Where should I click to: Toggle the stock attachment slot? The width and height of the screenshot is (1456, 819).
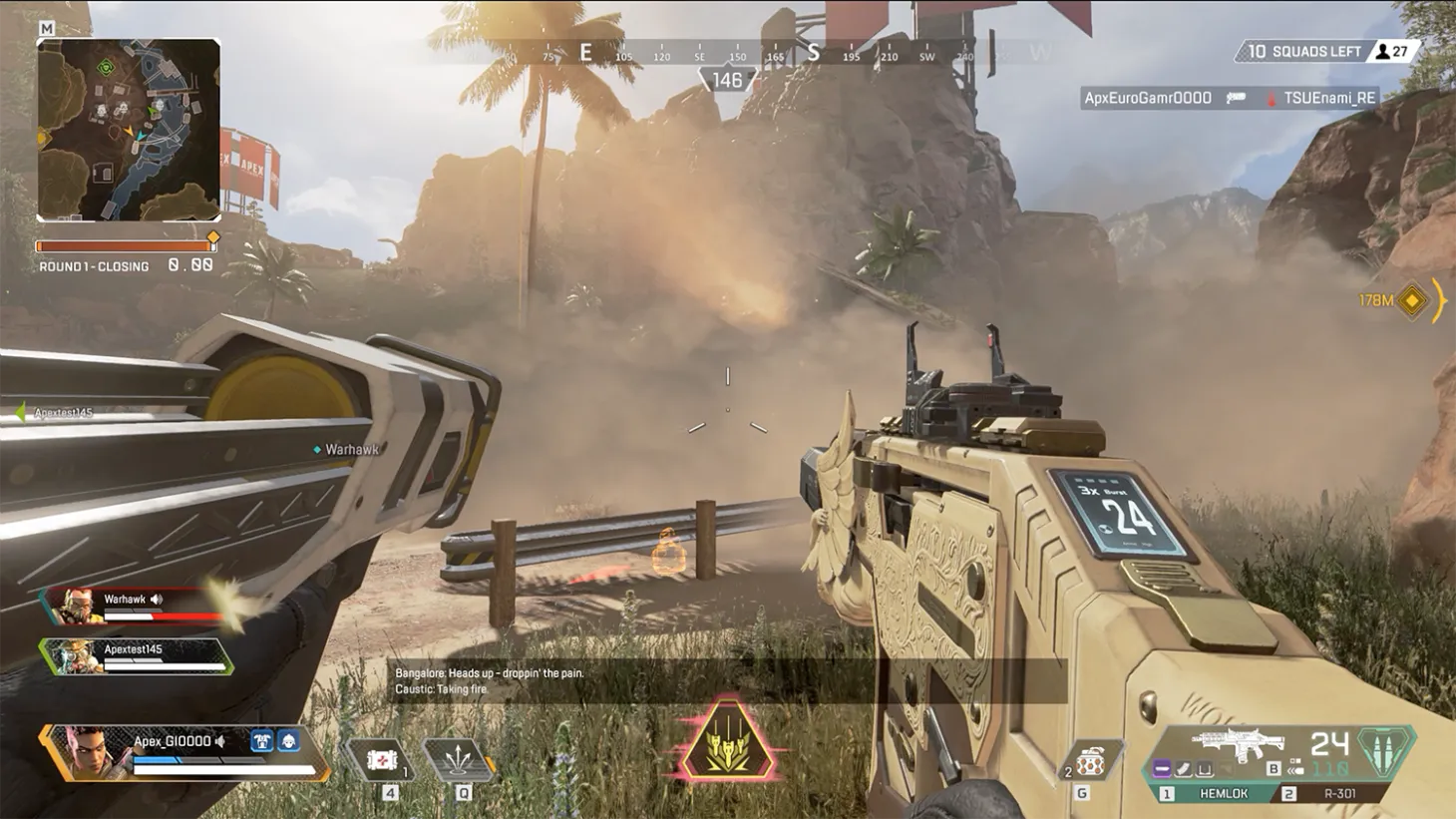point(1204,768)
